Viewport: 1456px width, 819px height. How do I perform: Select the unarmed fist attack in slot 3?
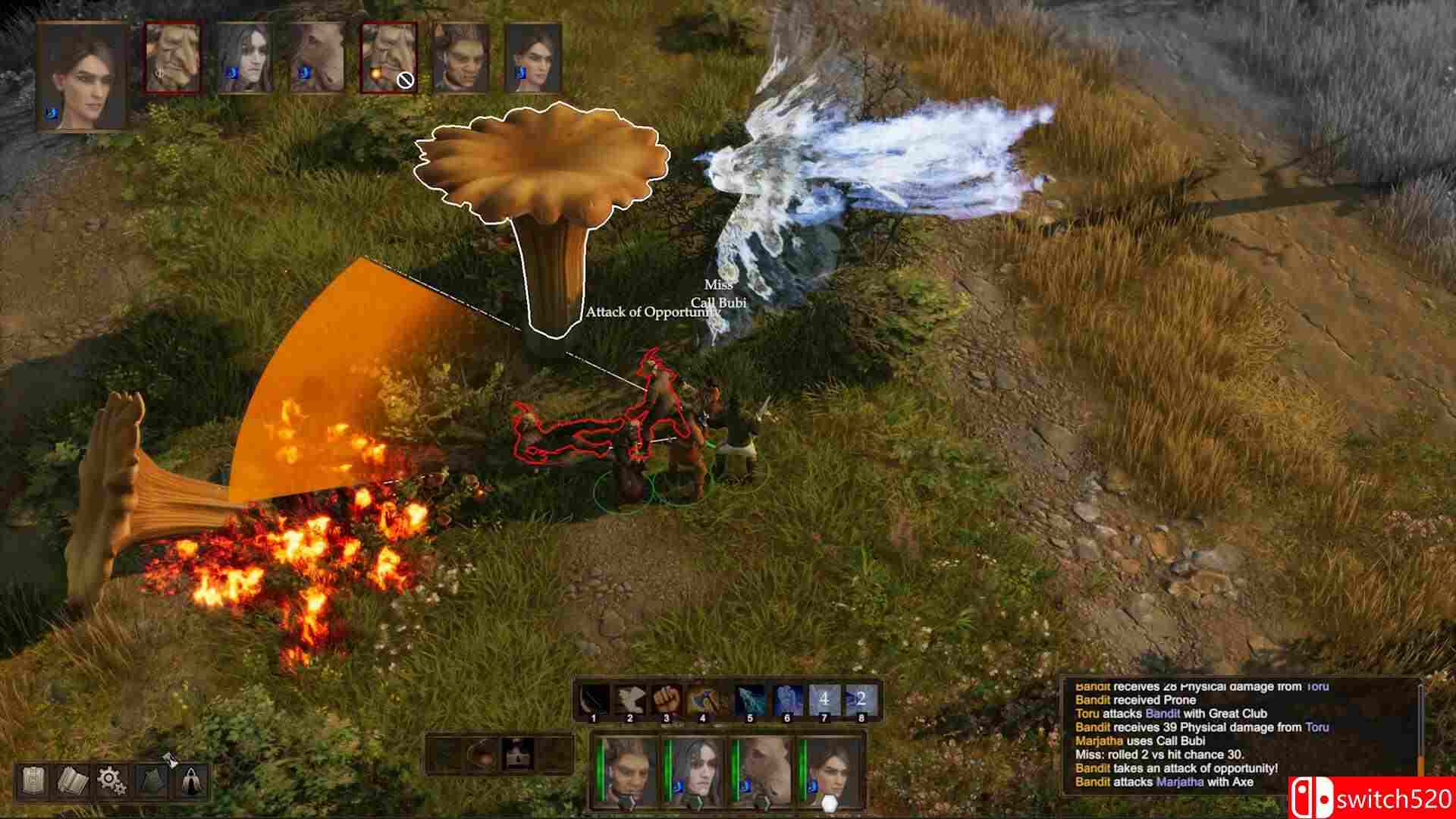click(666, 699)
